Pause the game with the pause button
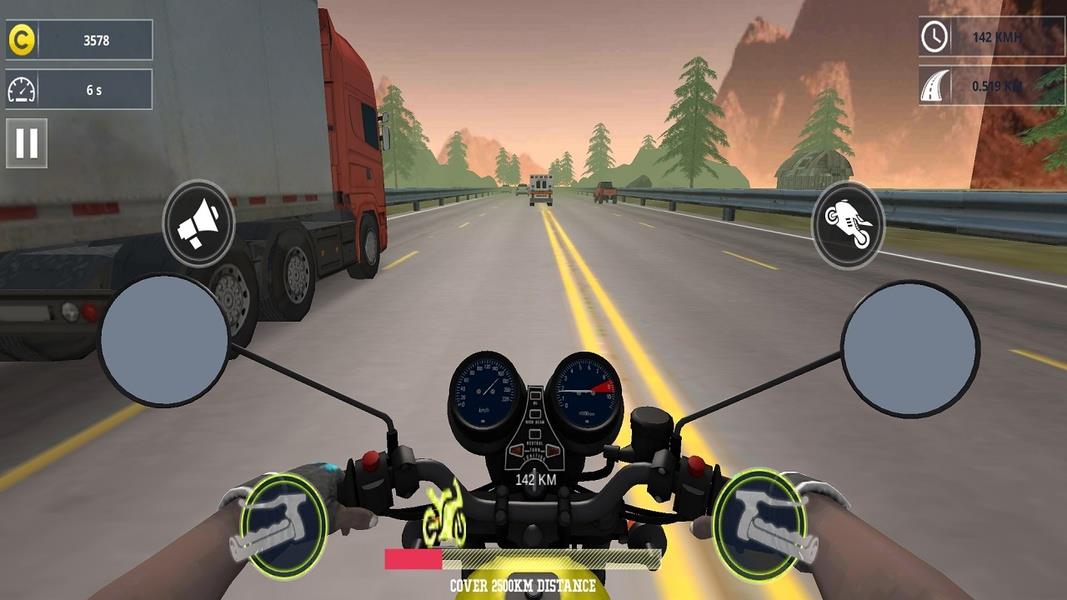Image resolution: width=1067 pixels, height=600 pixels. tap(27, 143)
